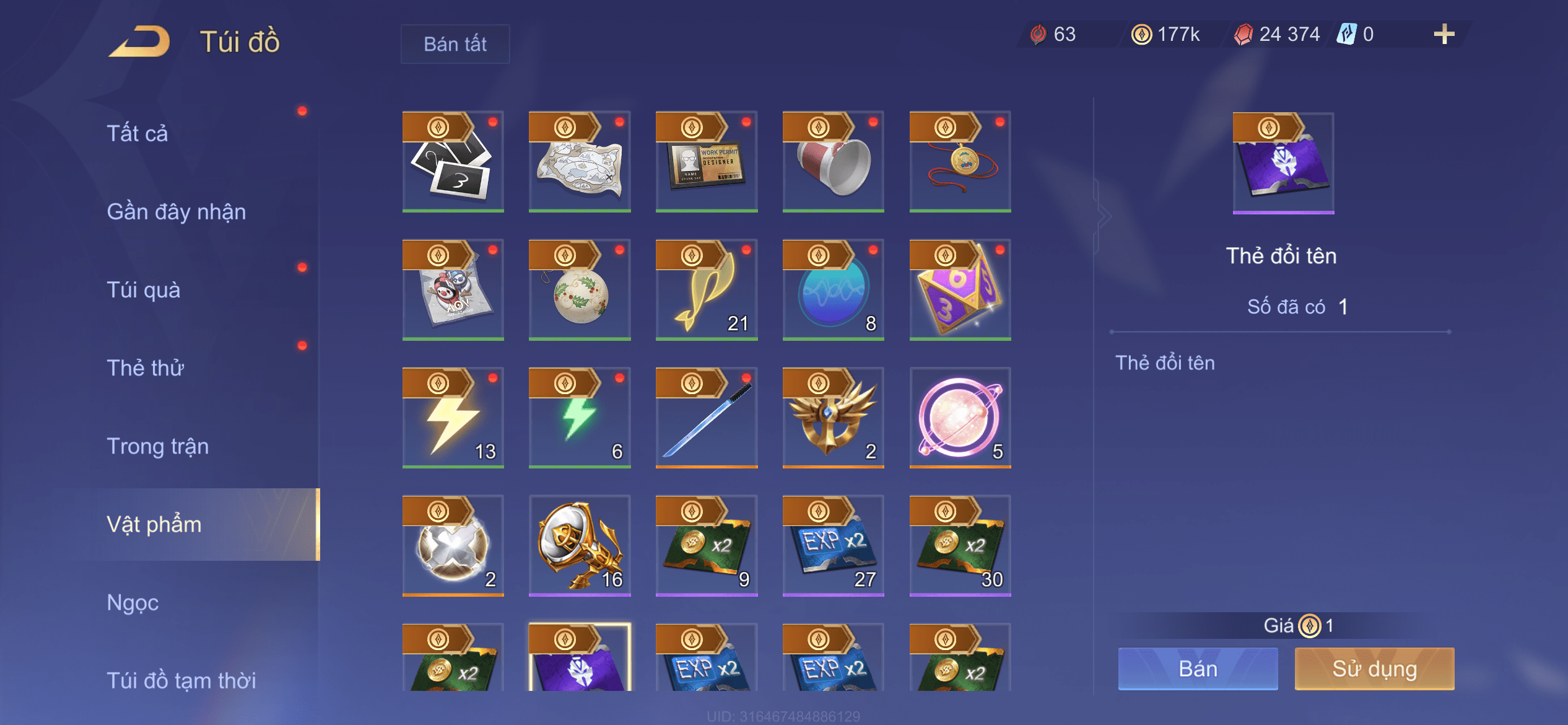
Task: Show the Thẻ thử category
Action: tap(146, 368)
